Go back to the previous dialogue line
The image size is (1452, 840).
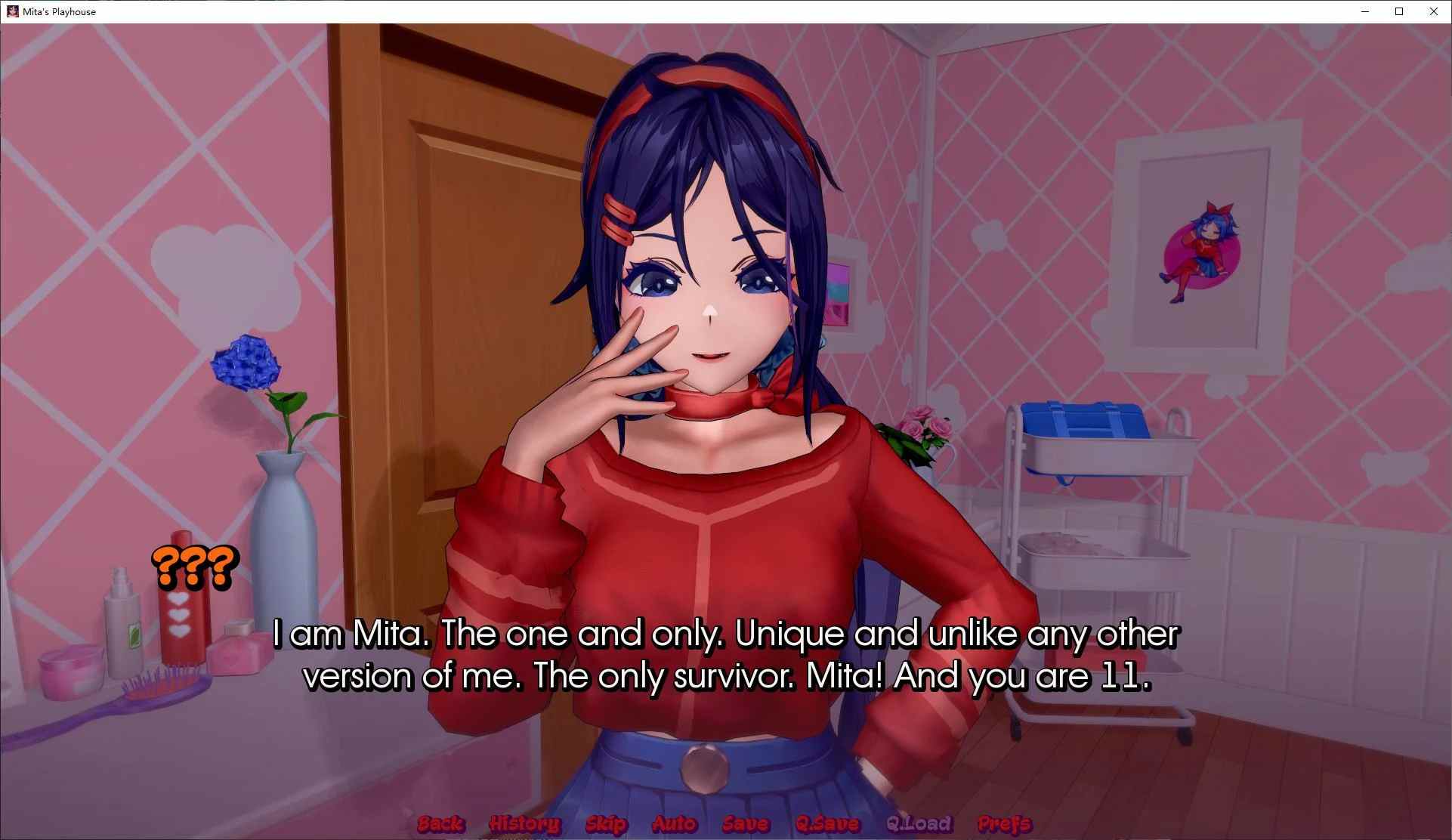point(440,823)
